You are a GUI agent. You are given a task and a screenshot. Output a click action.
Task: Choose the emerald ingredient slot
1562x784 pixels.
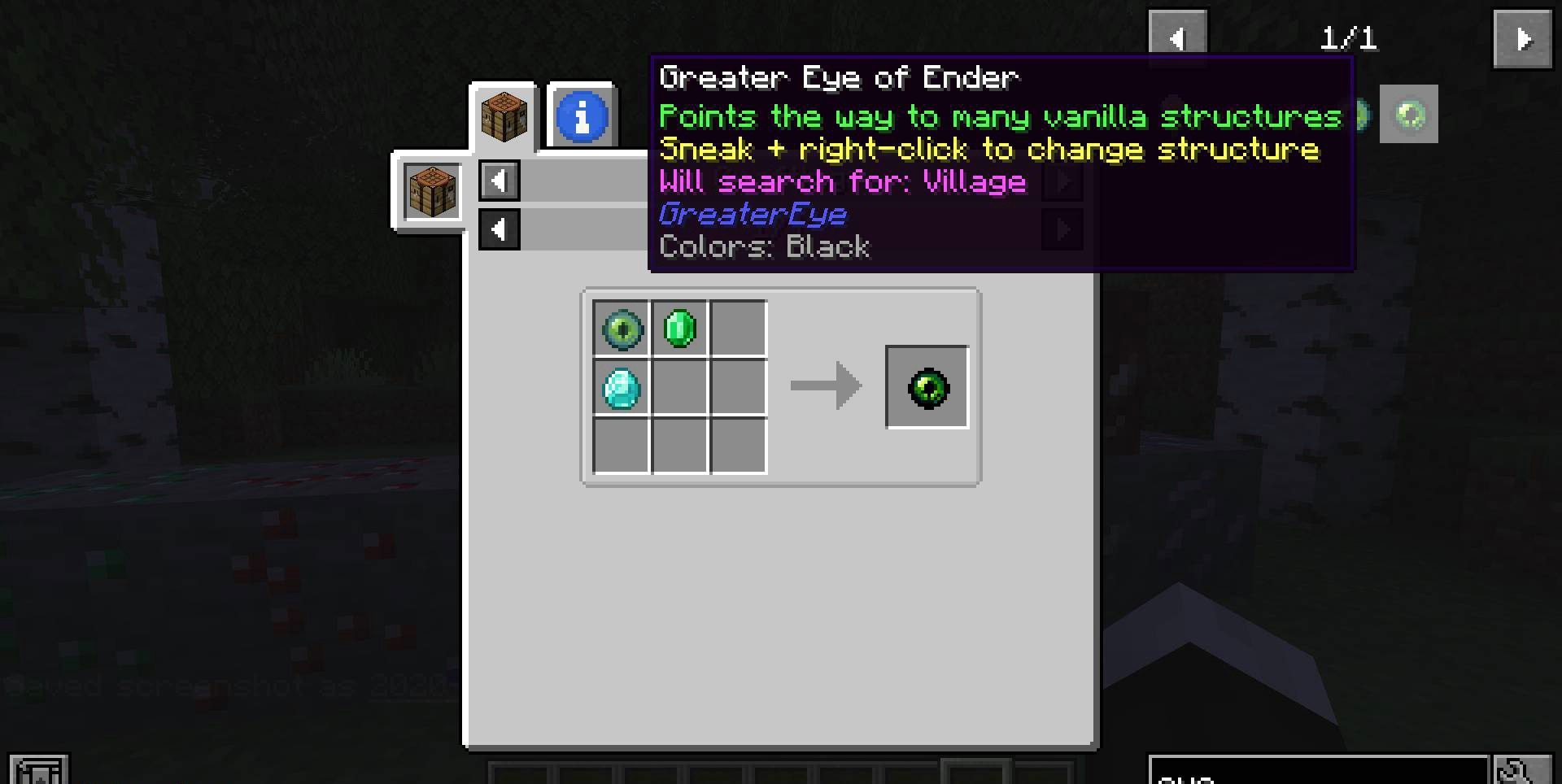coord(680,329)
